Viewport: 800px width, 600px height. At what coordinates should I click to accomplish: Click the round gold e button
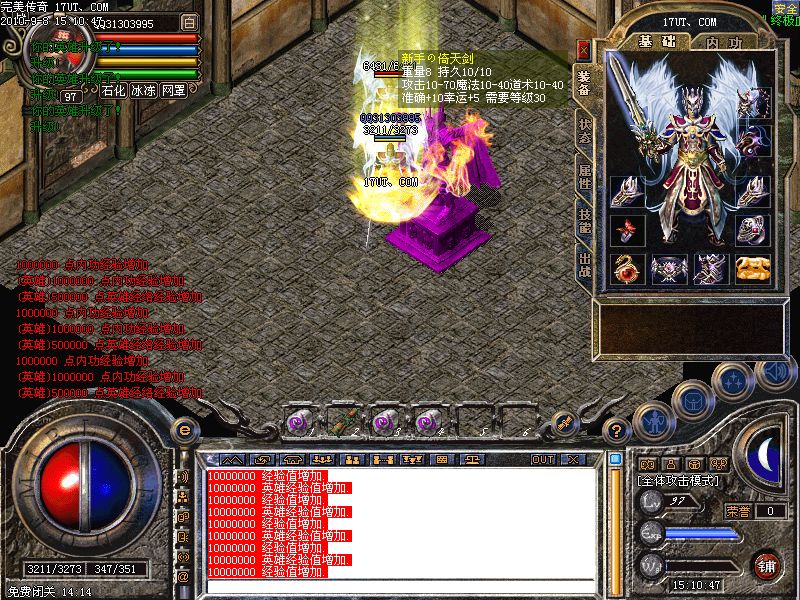point(184,429)
